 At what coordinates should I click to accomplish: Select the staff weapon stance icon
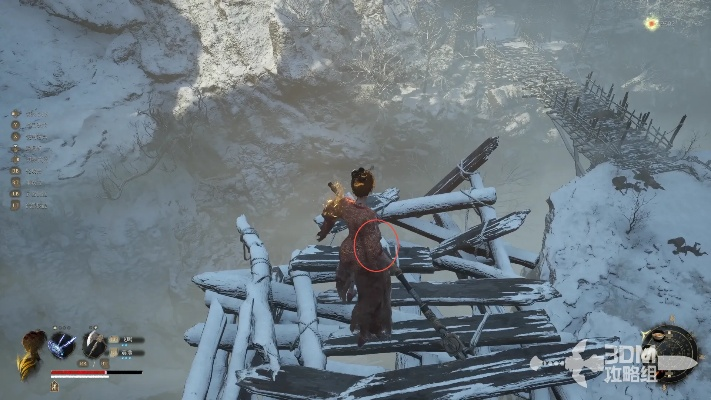pyautogui.click(x=95, y=344)
